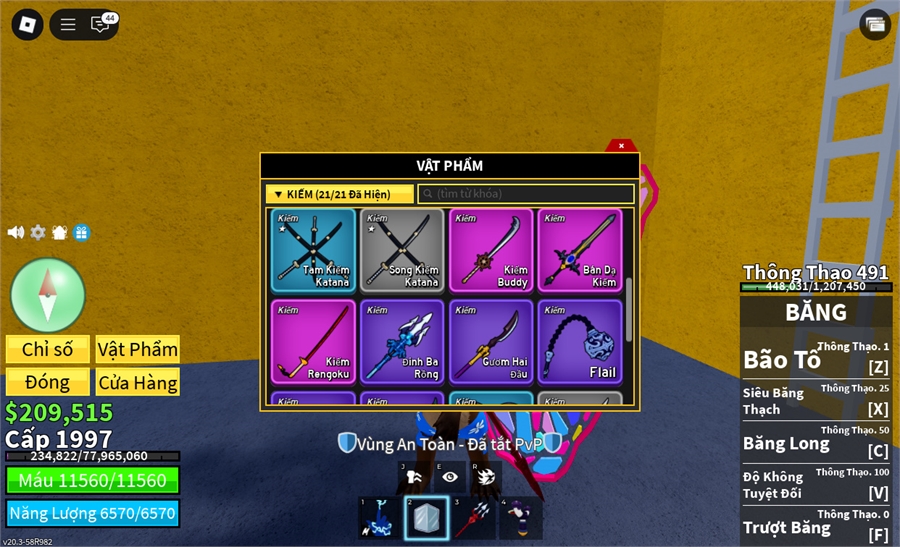Open the Roblox logo menu
900x547 pixels.
27,24
